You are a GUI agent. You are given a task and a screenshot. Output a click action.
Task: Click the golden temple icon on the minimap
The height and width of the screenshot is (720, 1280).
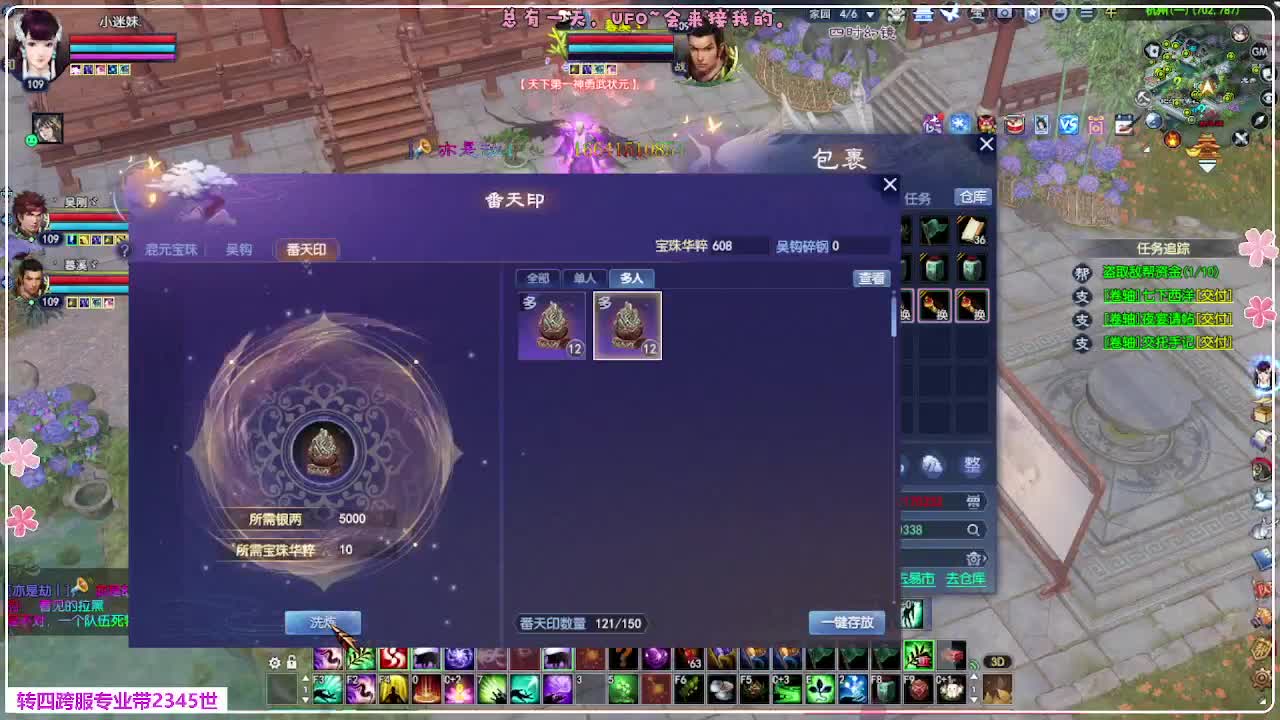pyautogui.click(x=1206, y=144)
